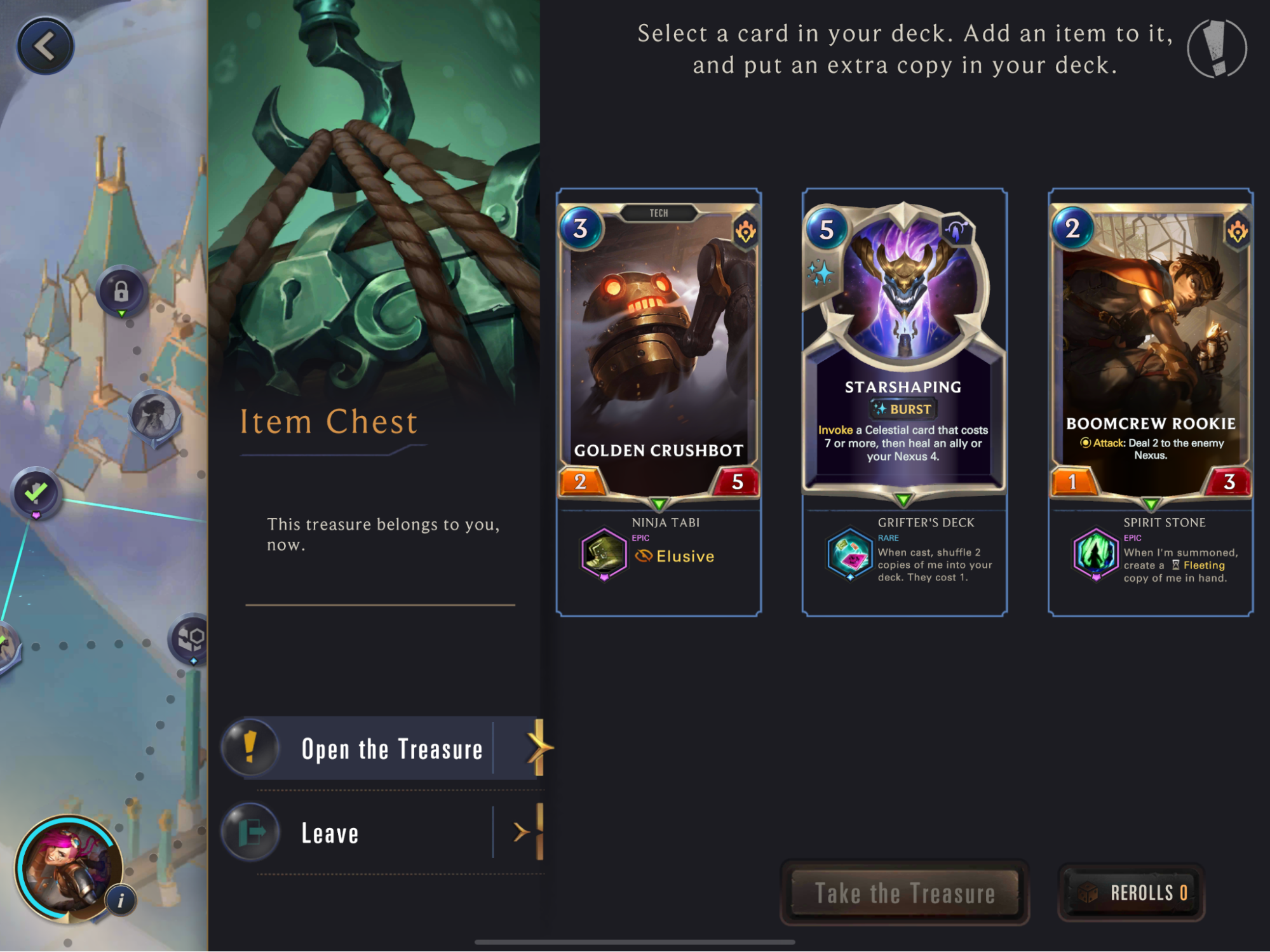Open the exclamation hint icon
The image size is (1270, 952).
[1217, 49]
